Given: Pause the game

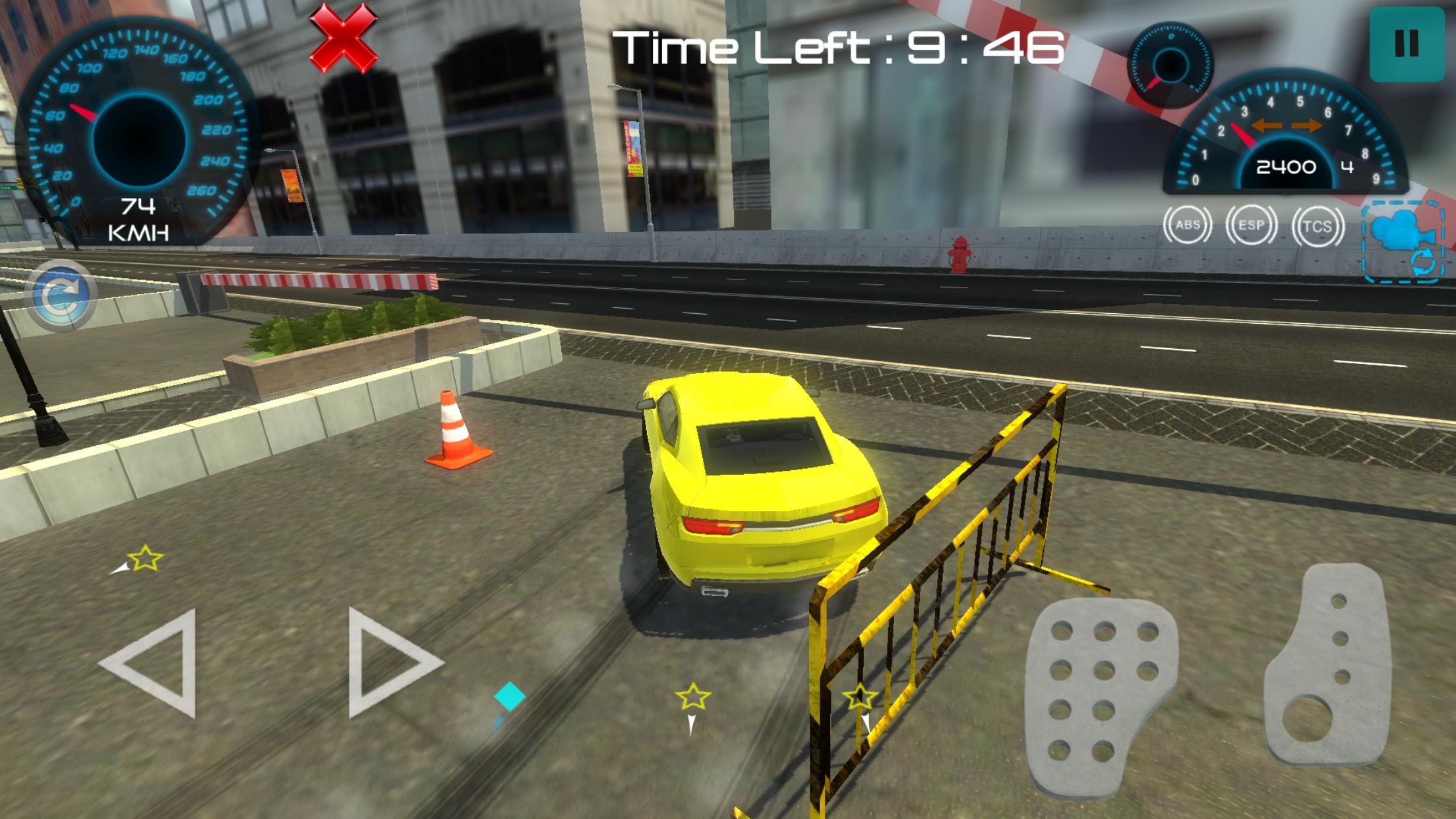Looking at the screenshot, I should tap(1407, 44).
